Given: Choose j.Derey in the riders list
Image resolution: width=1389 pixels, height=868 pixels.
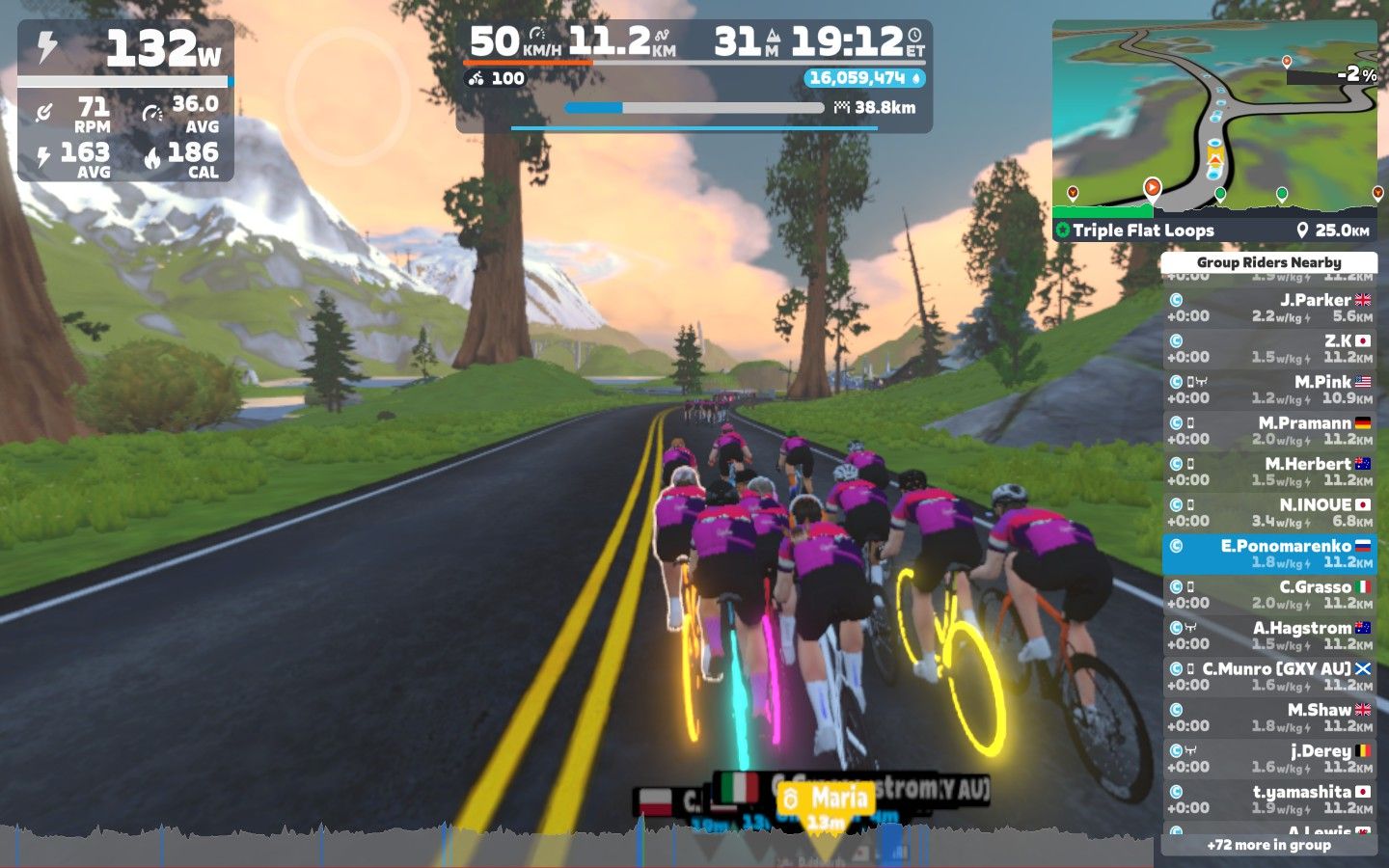Looking at the screenshot, I should pos(1268,758).
